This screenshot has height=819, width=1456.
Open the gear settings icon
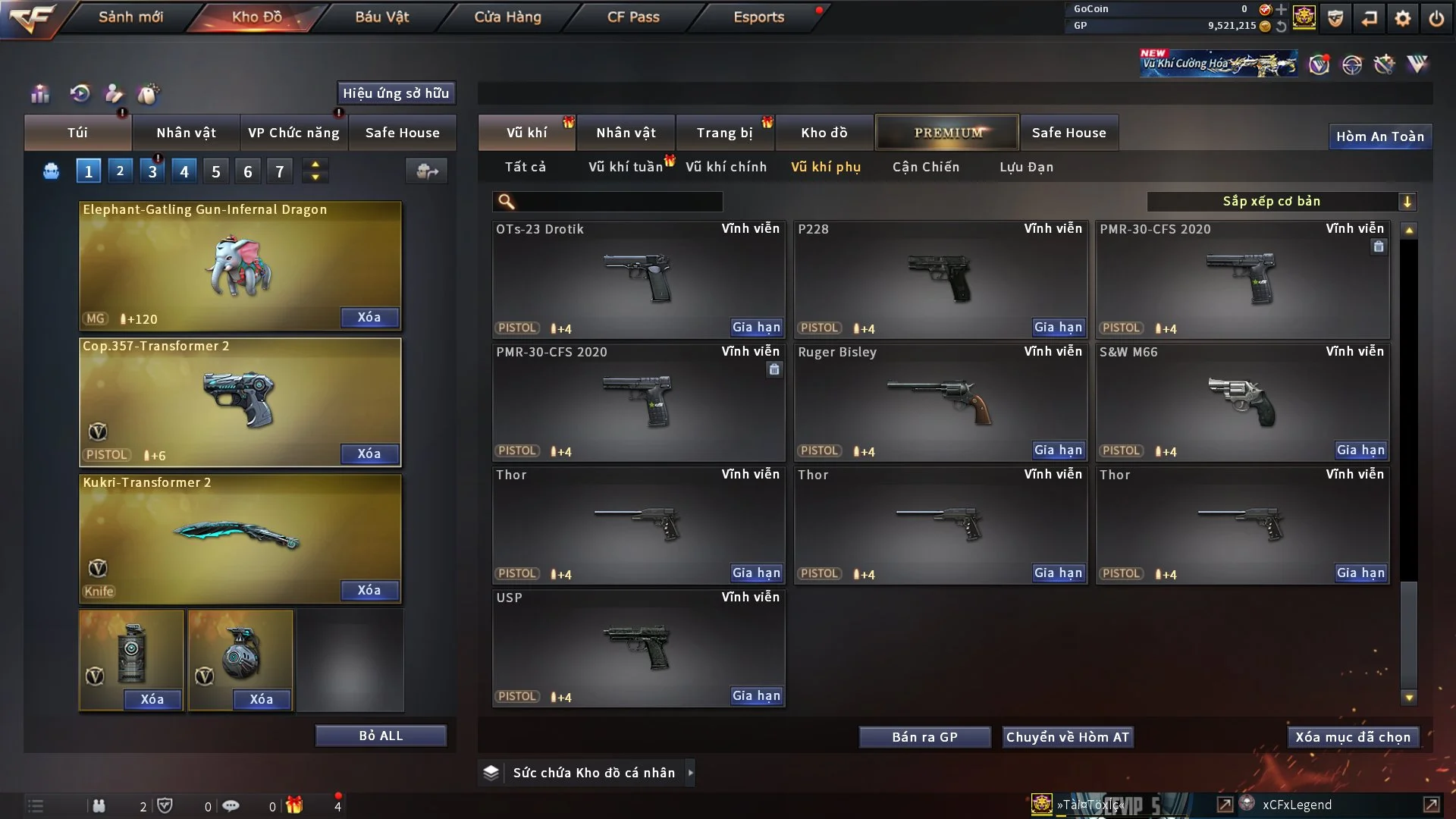tap(1402, 18)
